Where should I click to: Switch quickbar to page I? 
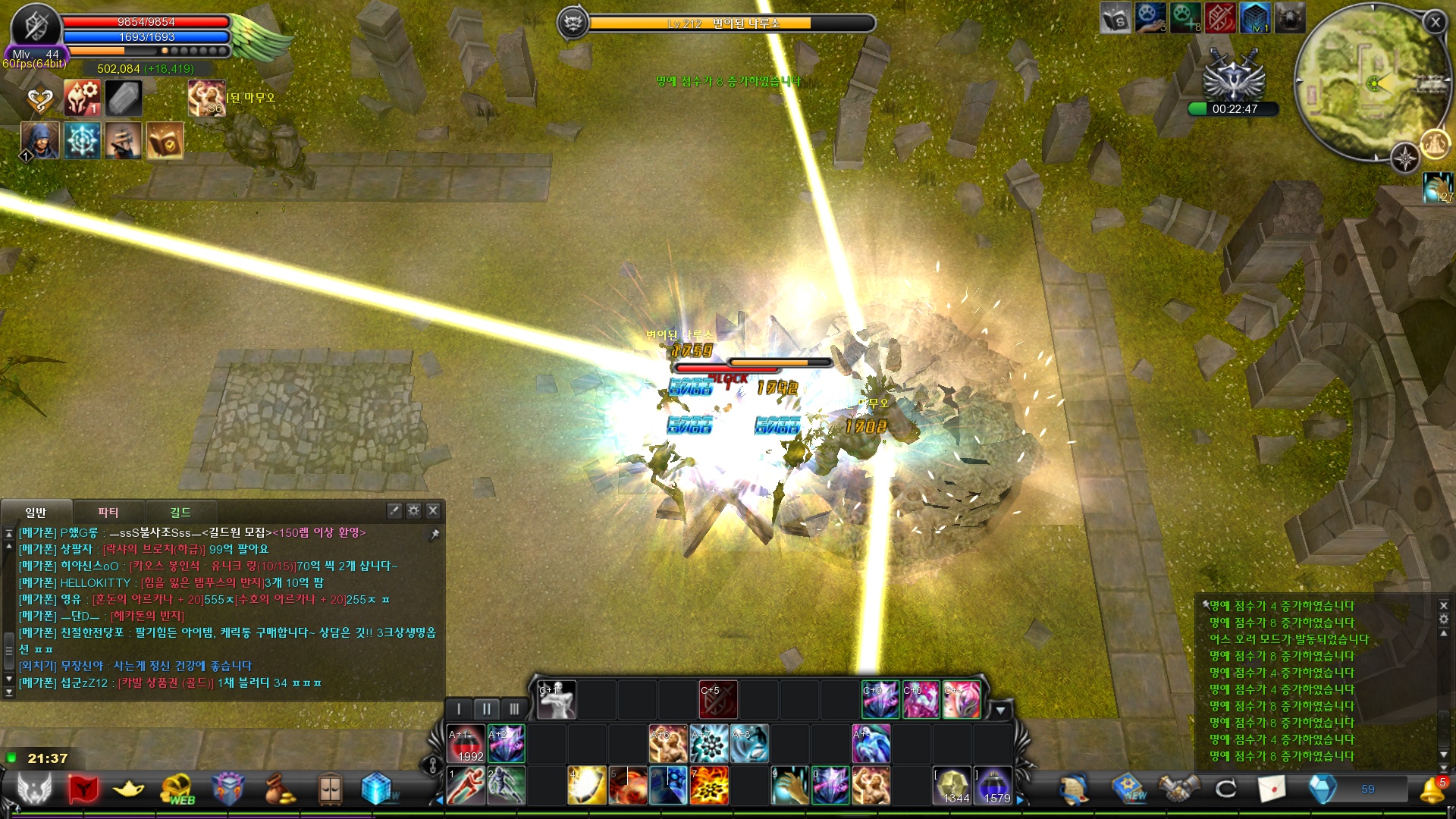tap(460, 709)
